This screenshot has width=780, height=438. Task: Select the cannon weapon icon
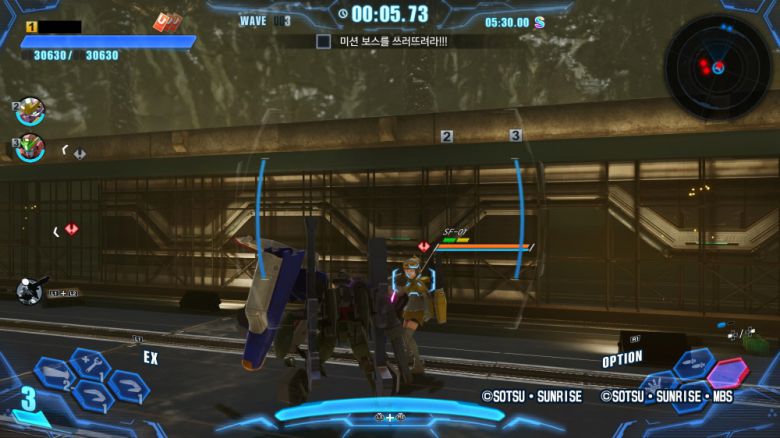click(31, 290)
